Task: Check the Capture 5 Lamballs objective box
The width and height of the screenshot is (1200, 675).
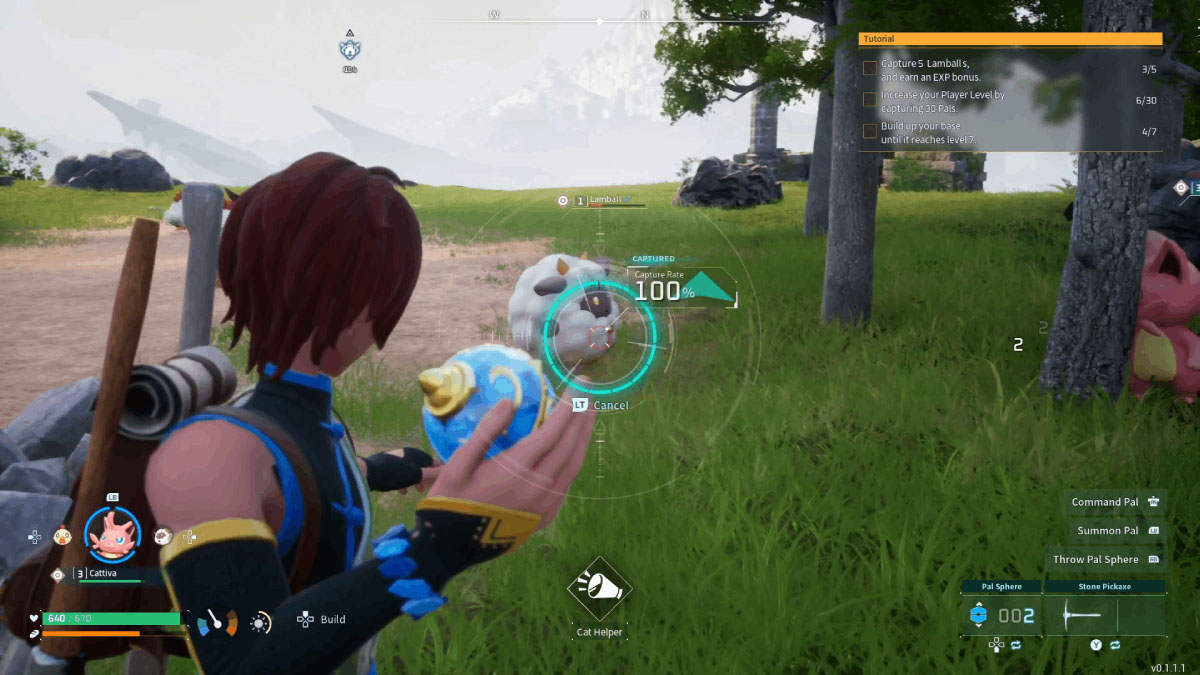Action: coord(870,70)
